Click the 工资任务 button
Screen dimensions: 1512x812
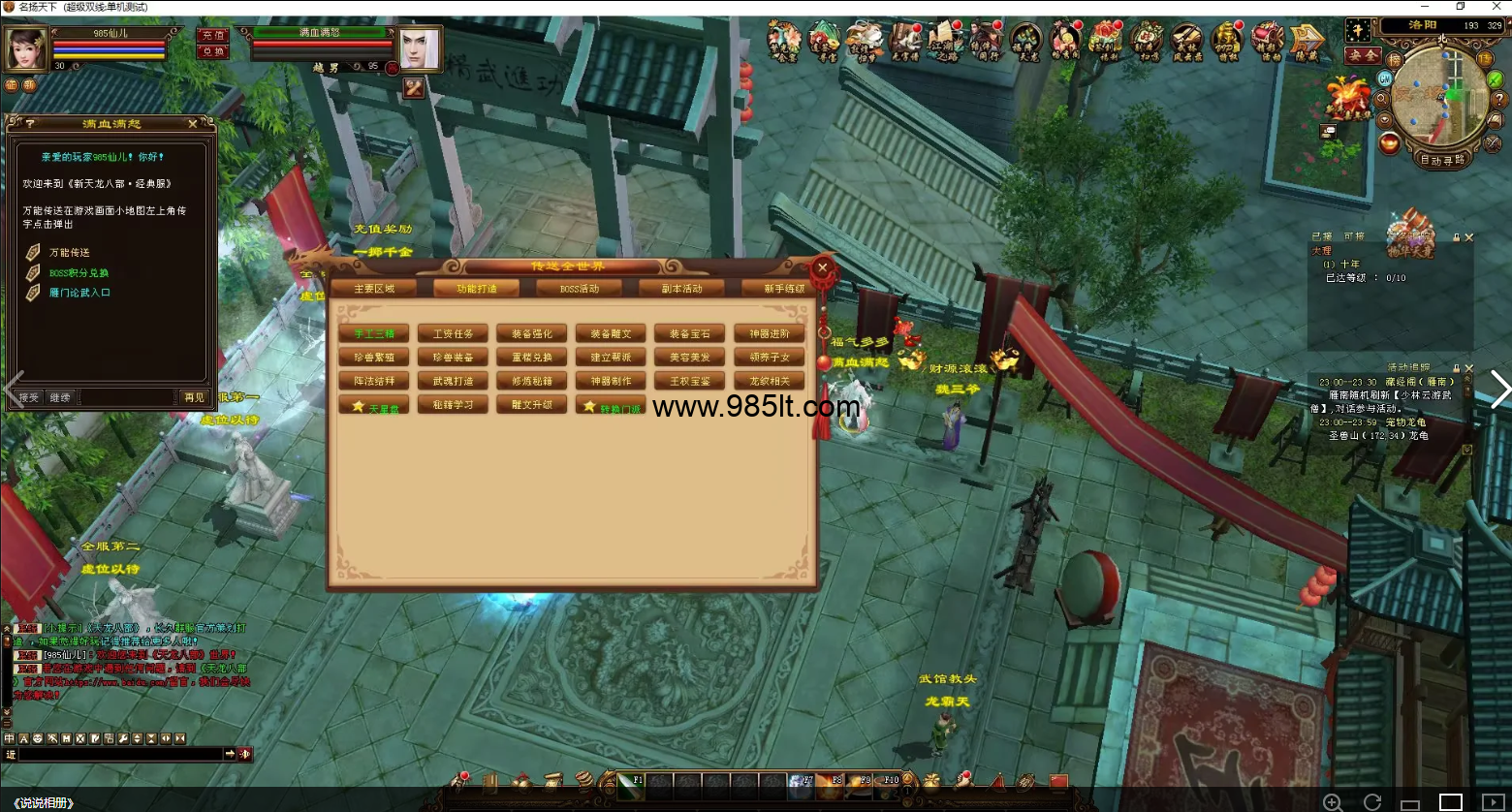[453, 334]
